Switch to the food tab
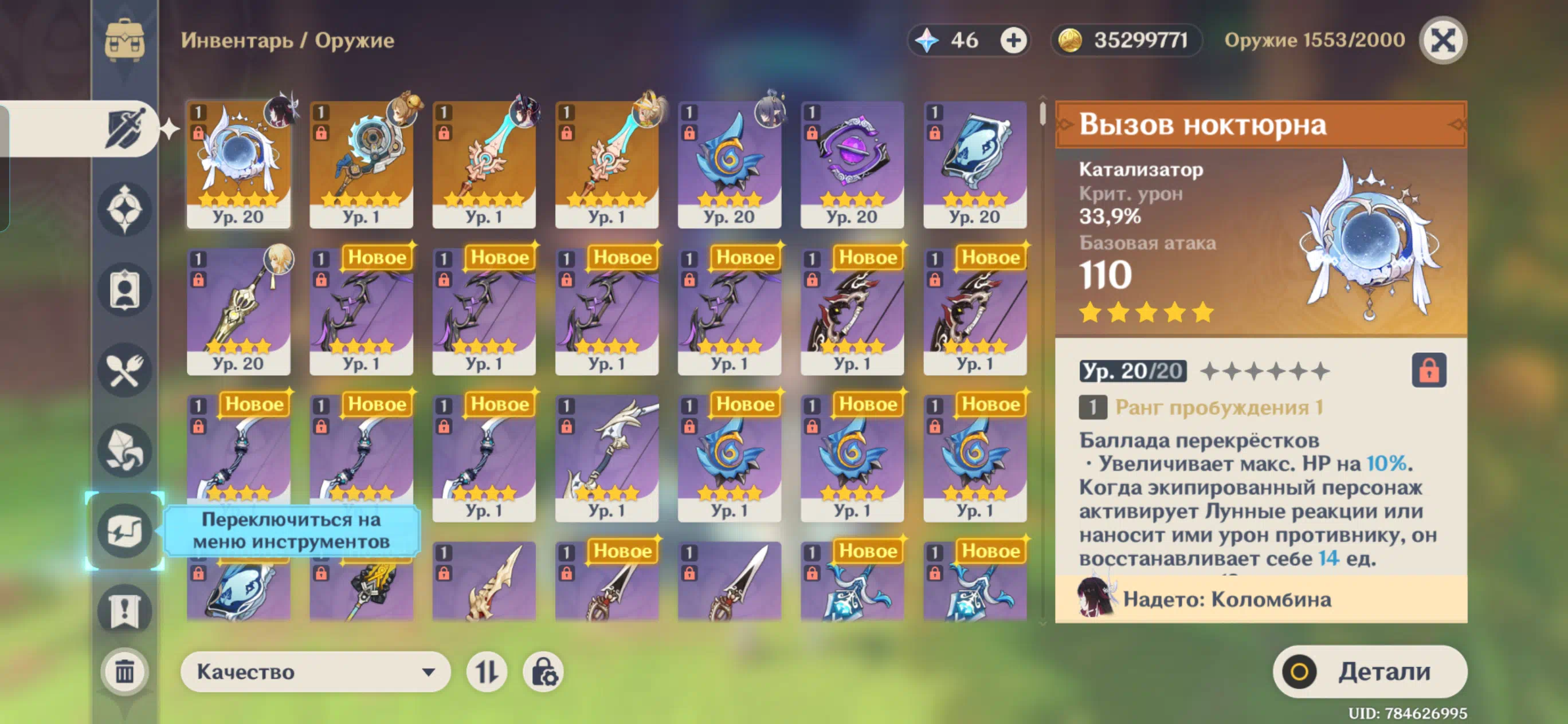Screen dimensions: 1568x724 tap(125, 370)
